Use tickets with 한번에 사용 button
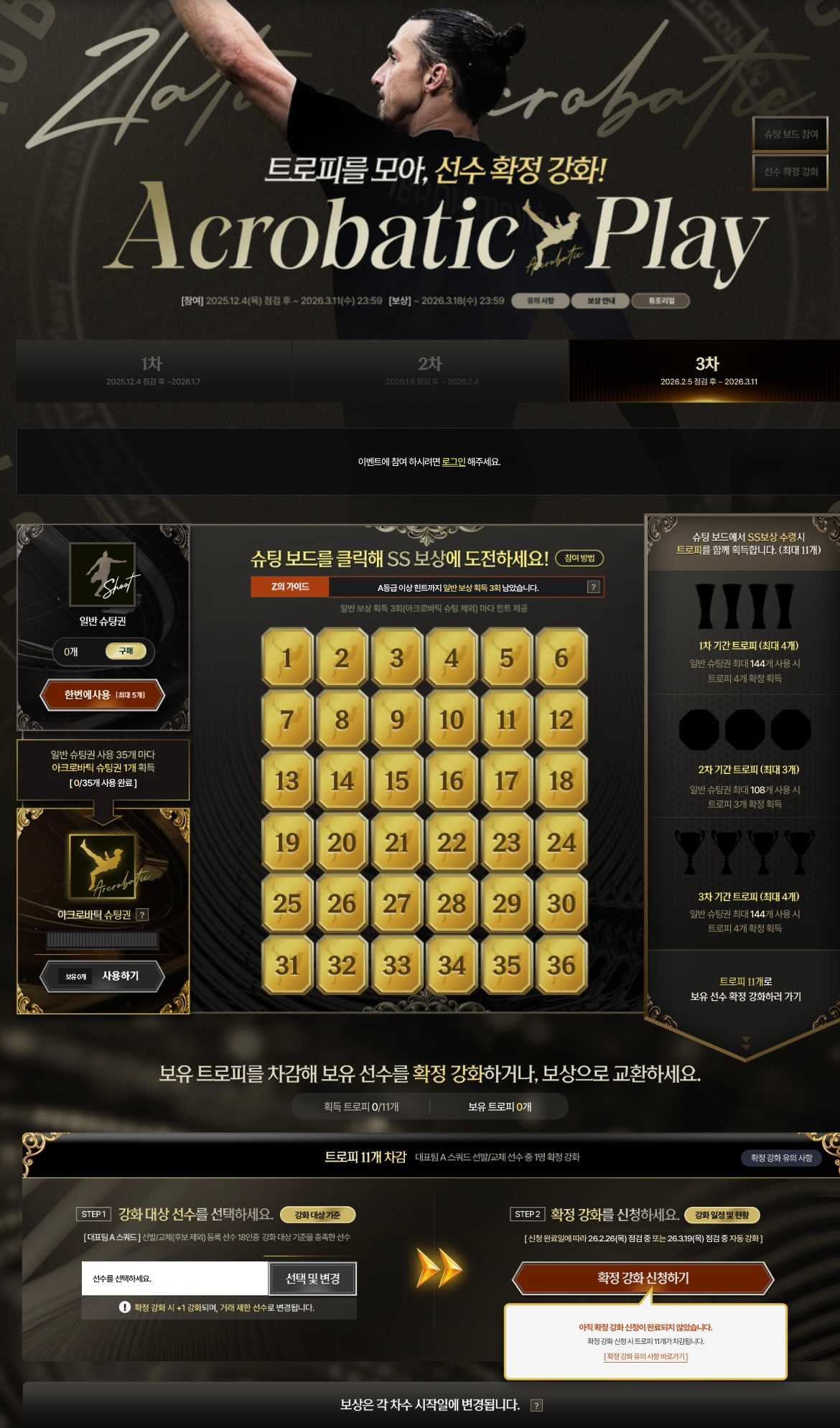Screen dimensions: 840x1428 coord(103,695)
